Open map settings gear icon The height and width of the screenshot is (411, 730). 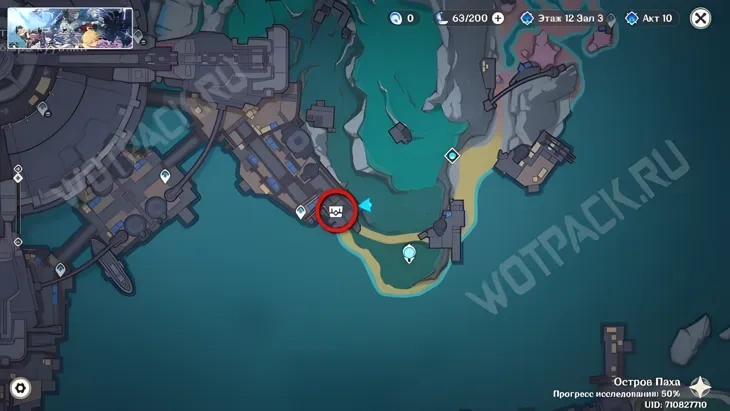pos(20,388)
